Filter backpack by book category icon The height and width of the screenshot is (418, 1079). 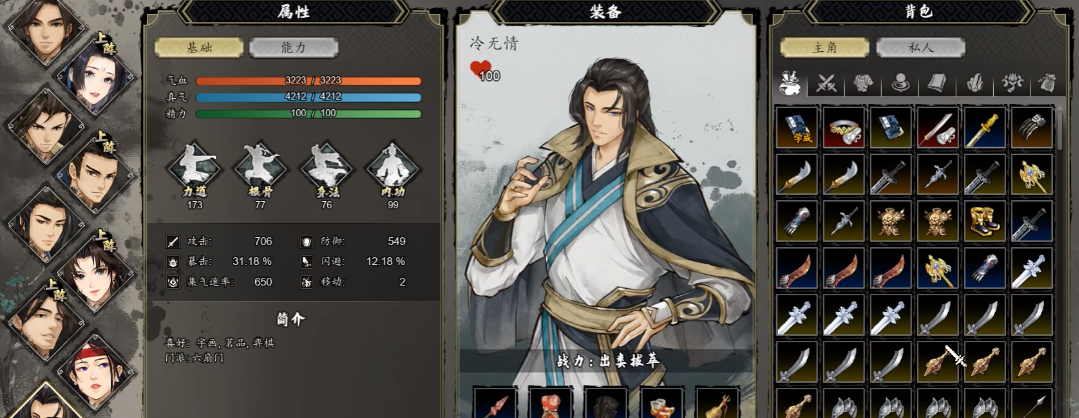[936, 84]
